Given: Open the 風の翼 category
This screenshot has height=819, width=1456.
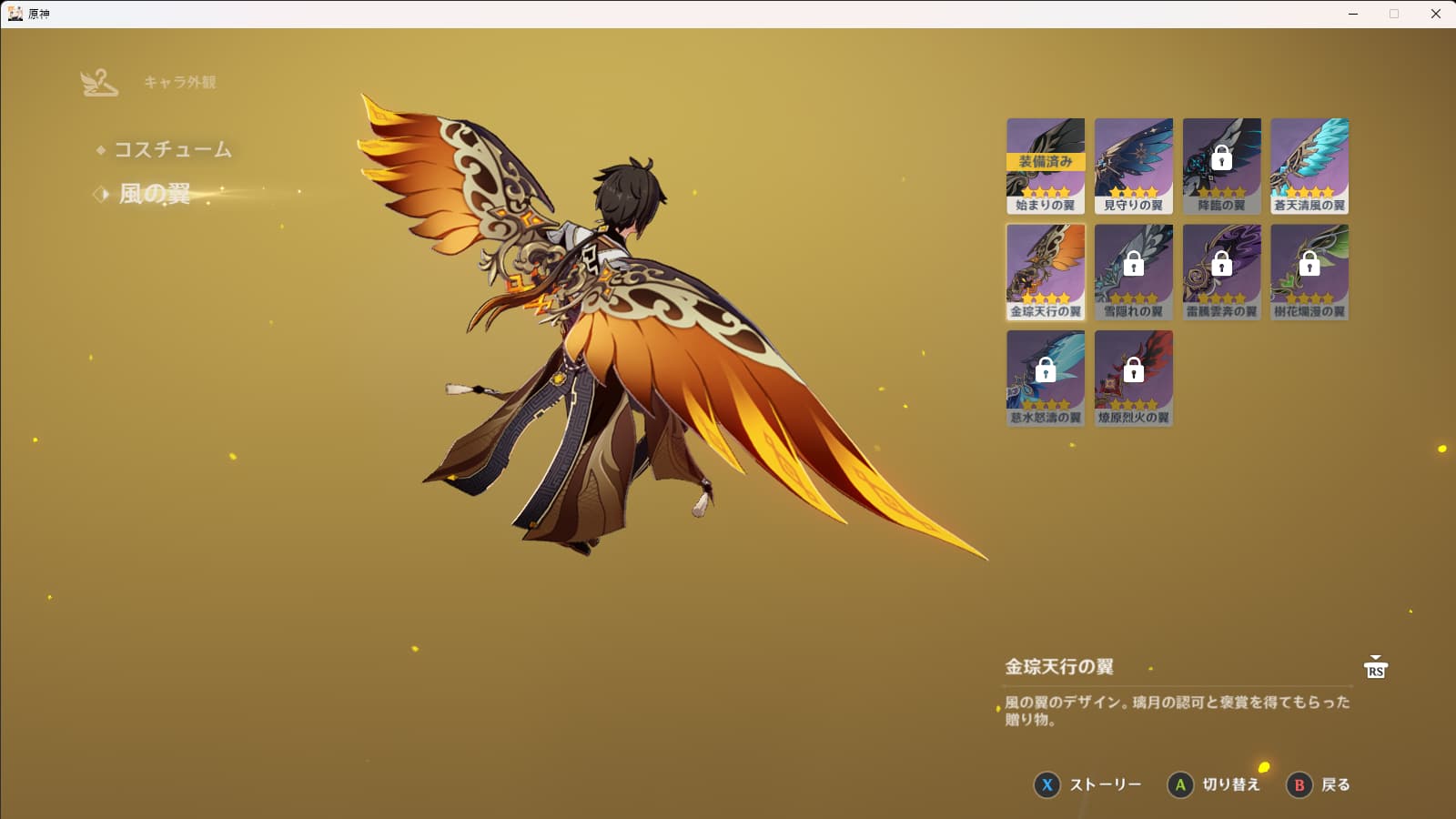Looking at the screenshot, I should click(x=155, y=194).
